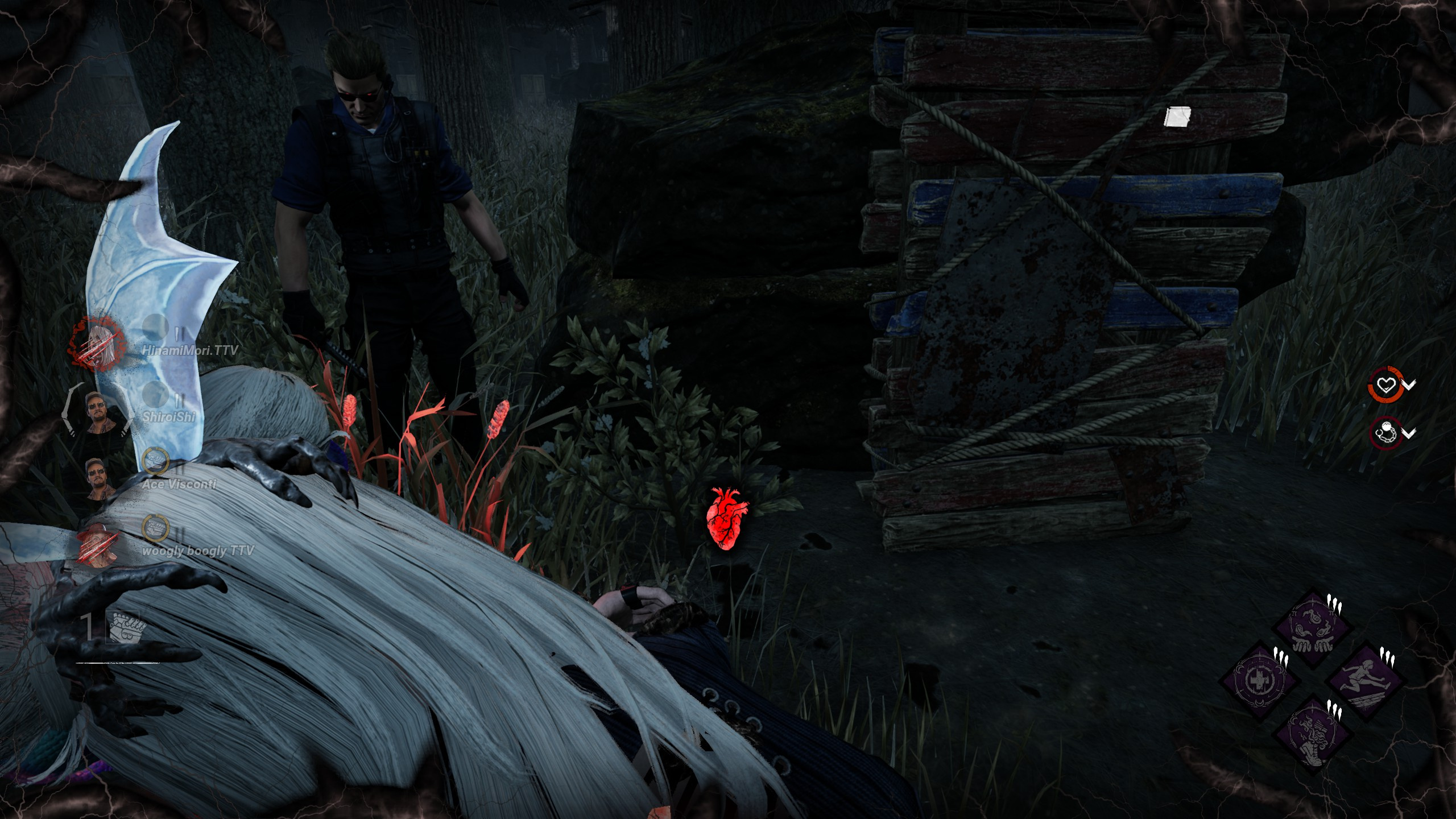The width and height of the screenshot is (1456, 819).
Task: Select the jumping runner perk icon
Action: click(x=1364, y=679)
